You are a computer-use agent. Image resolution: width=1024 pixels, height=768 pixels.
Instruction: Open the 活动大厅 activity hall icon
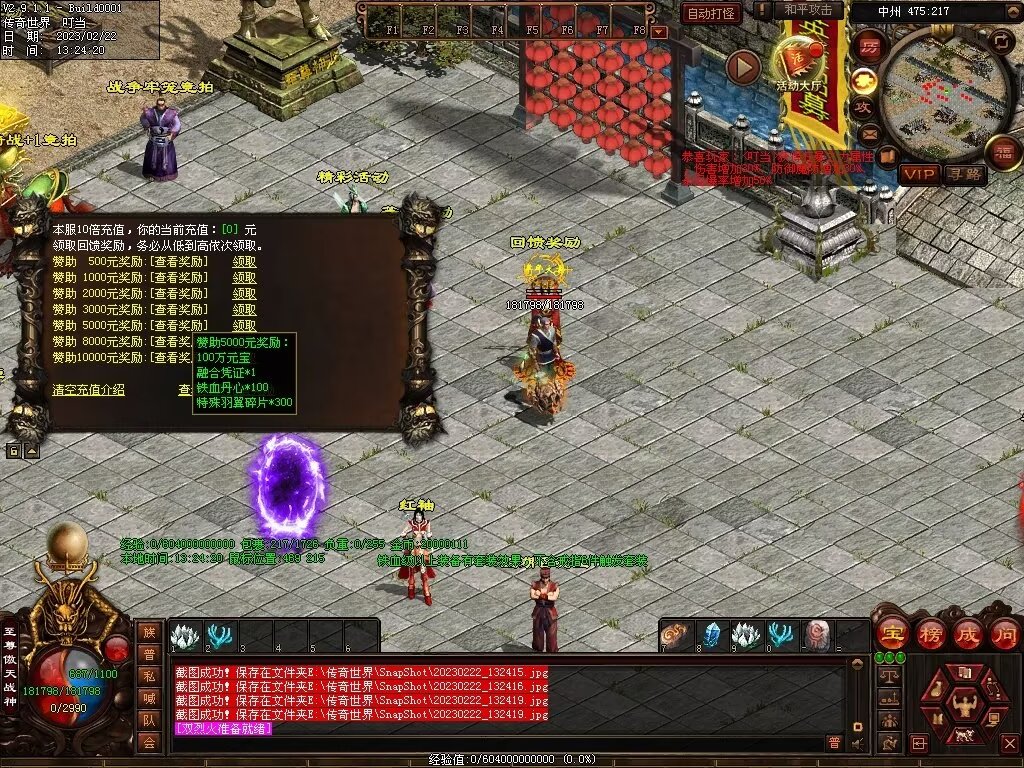[800, 63]
